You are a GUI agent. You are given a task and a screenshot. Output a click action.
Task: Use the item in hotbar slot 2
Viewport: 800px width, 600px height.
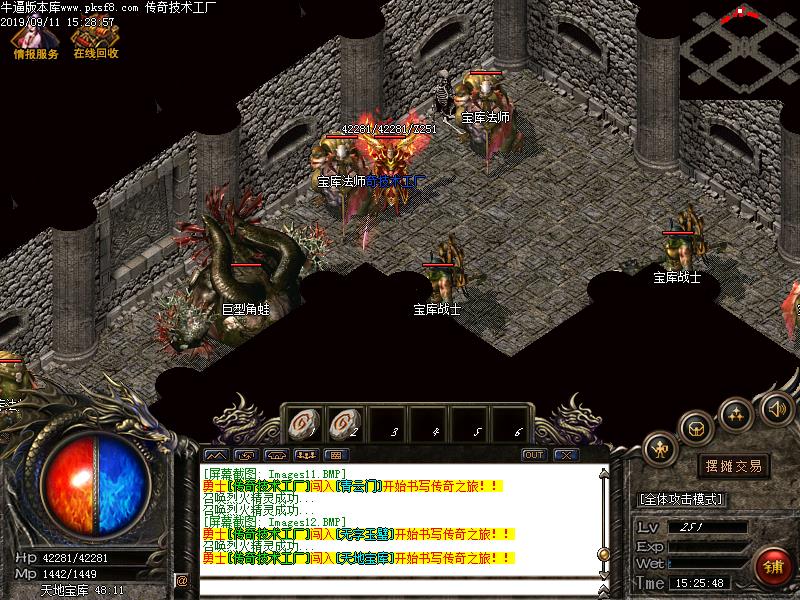(x=343, y=424)
